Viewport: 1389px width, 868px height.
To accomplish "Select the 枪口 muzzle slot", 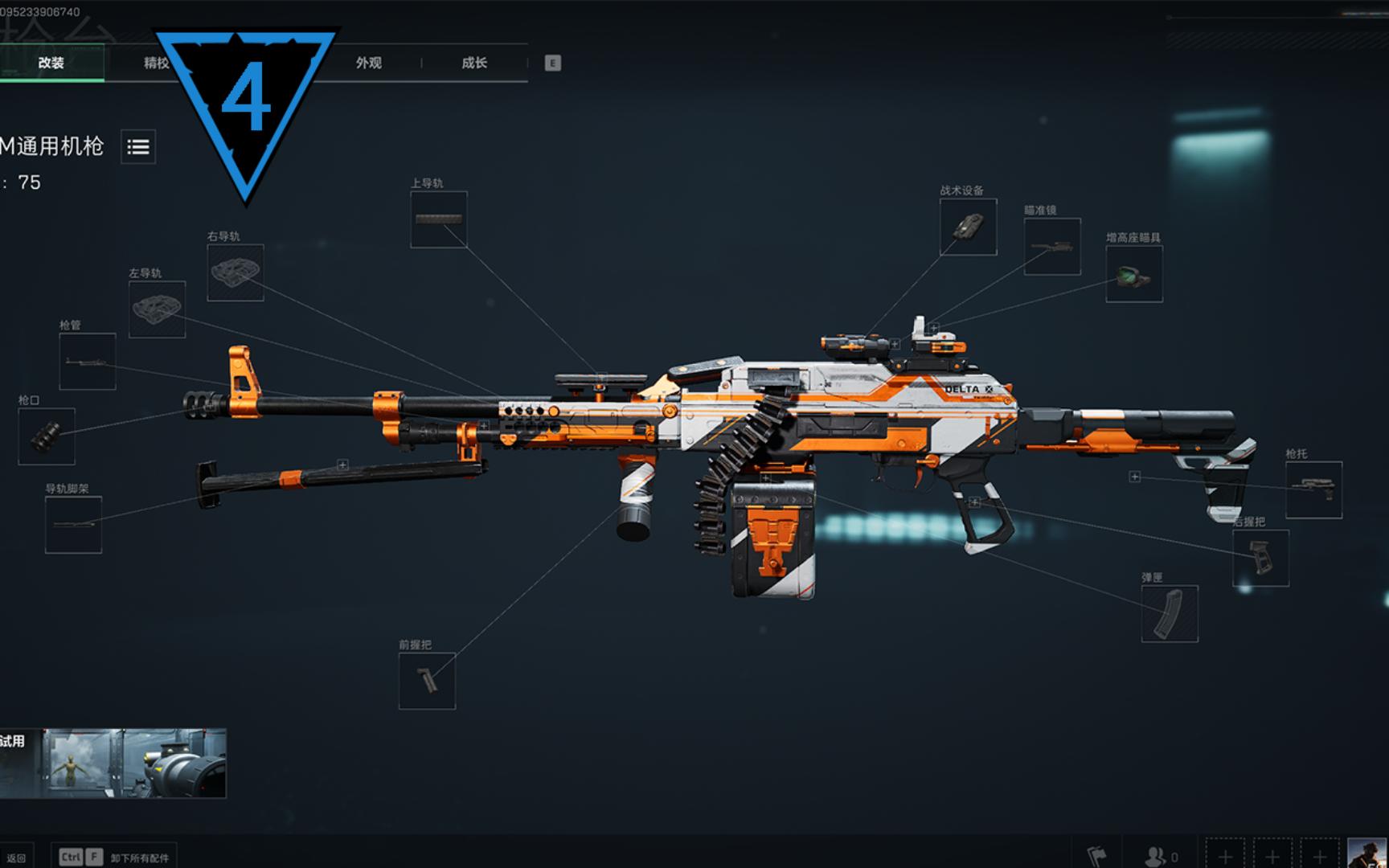I will 47,436.
